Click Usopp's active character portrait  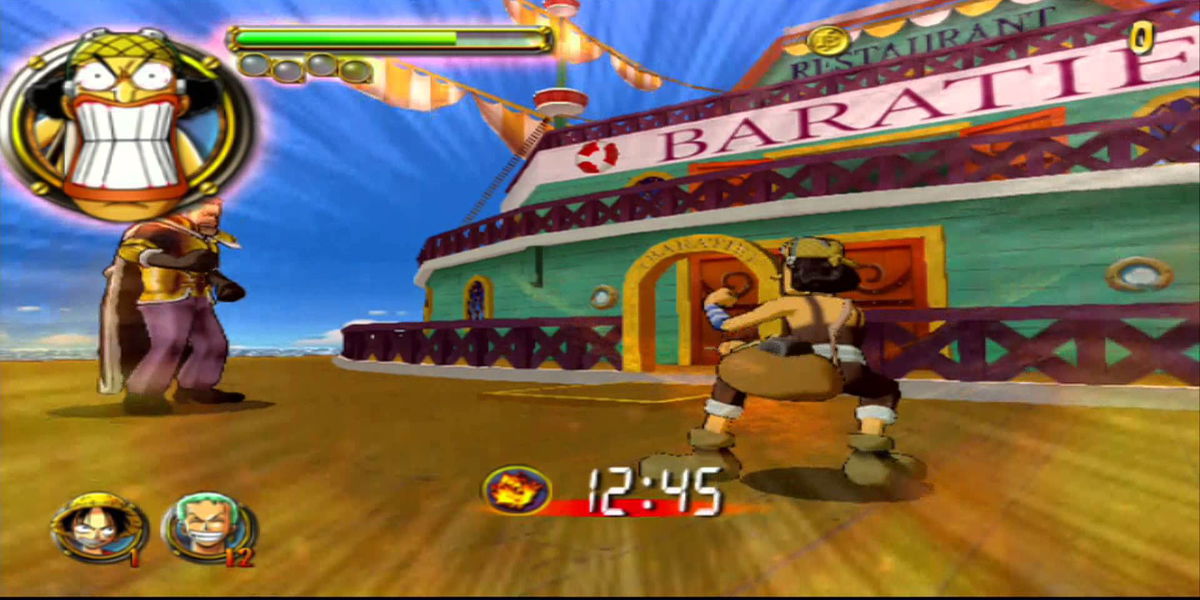click(124, 121)
